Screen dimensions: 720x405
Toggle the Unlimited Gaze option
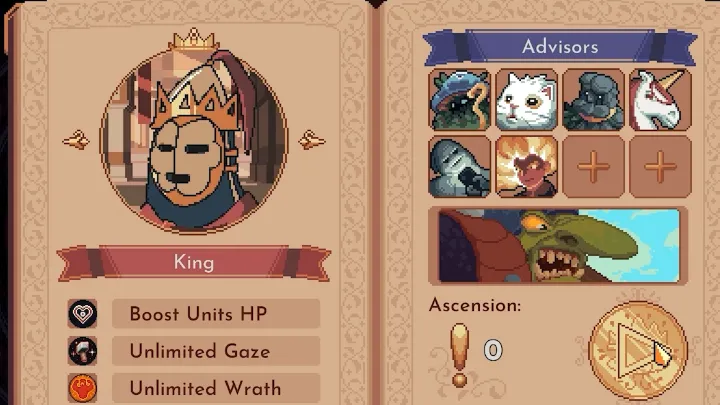(x=215, y=351)
